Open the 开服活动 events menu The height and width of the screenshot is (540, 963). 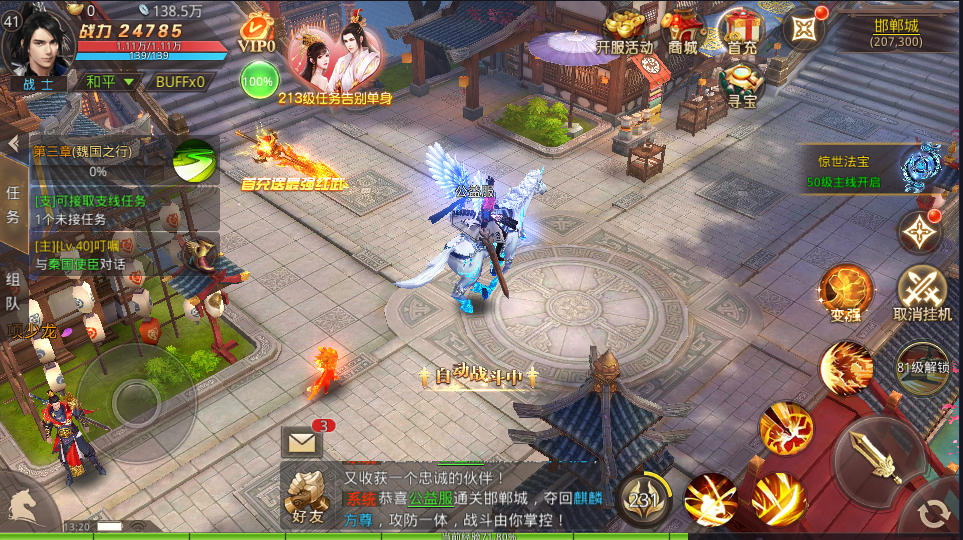624,30
